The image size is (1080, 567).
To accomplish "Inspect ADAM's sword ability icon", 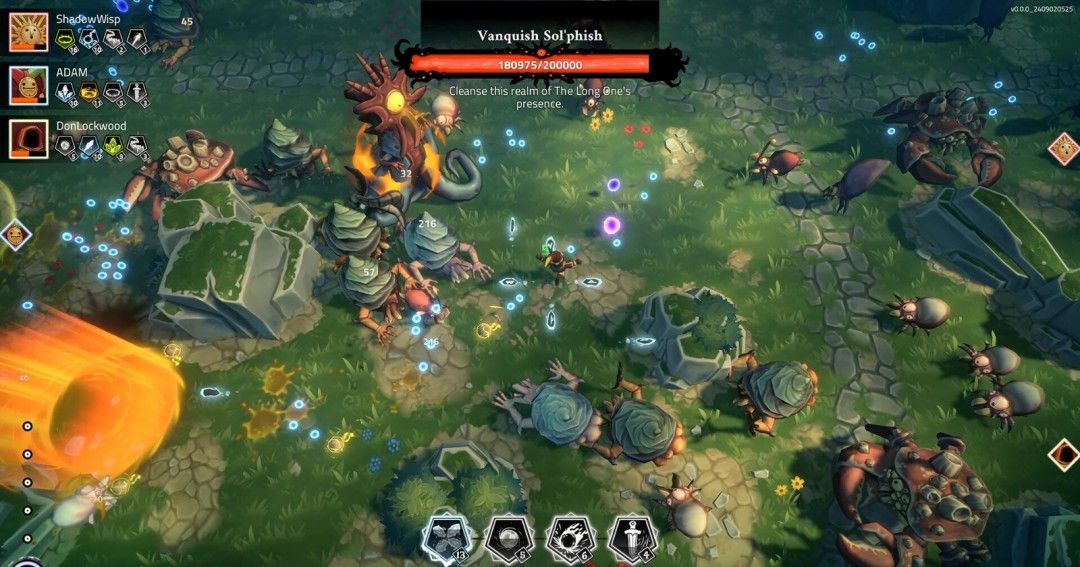I will [136, 93].
